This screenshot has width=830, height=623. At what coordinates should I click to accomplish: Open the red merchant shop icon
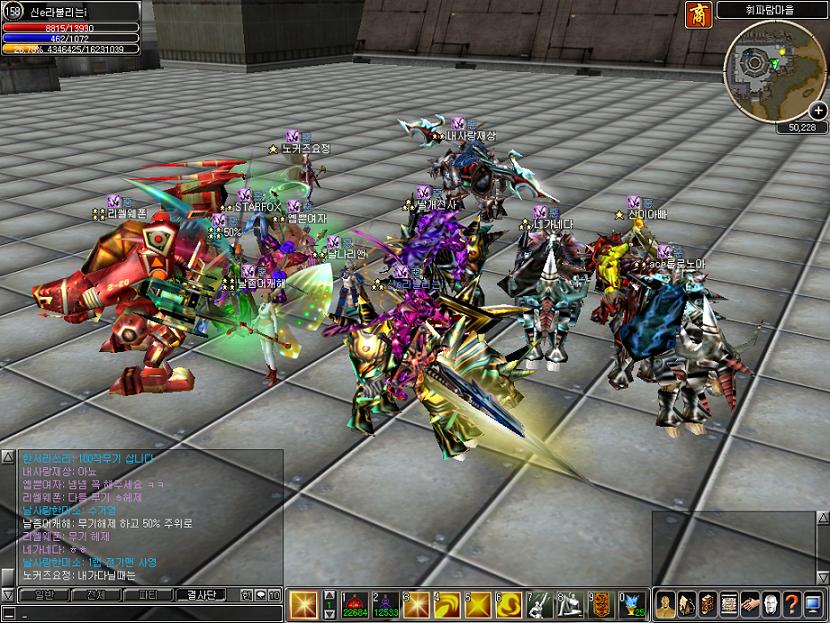699,14
